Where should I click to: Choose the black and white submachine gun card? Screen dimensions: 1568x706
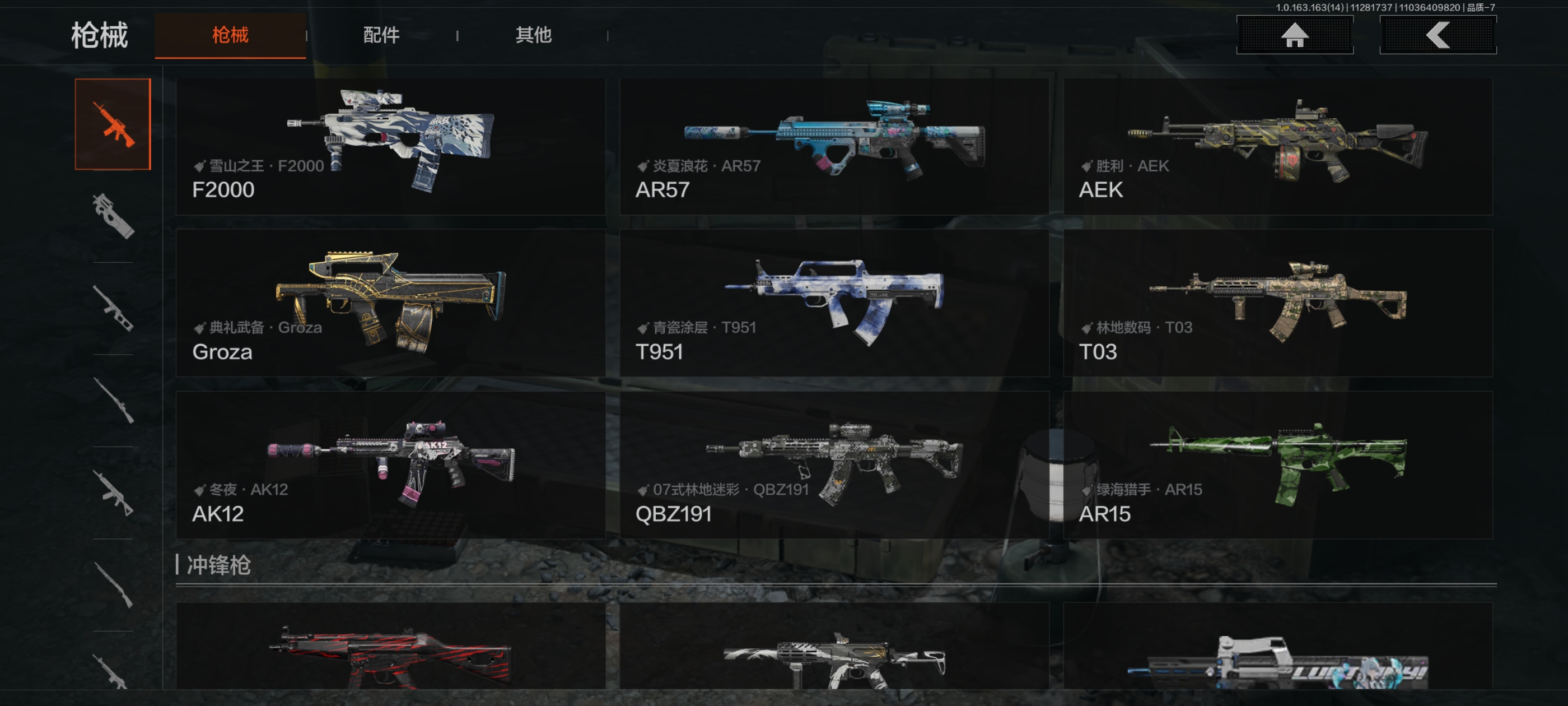click(x=833, y=647)
